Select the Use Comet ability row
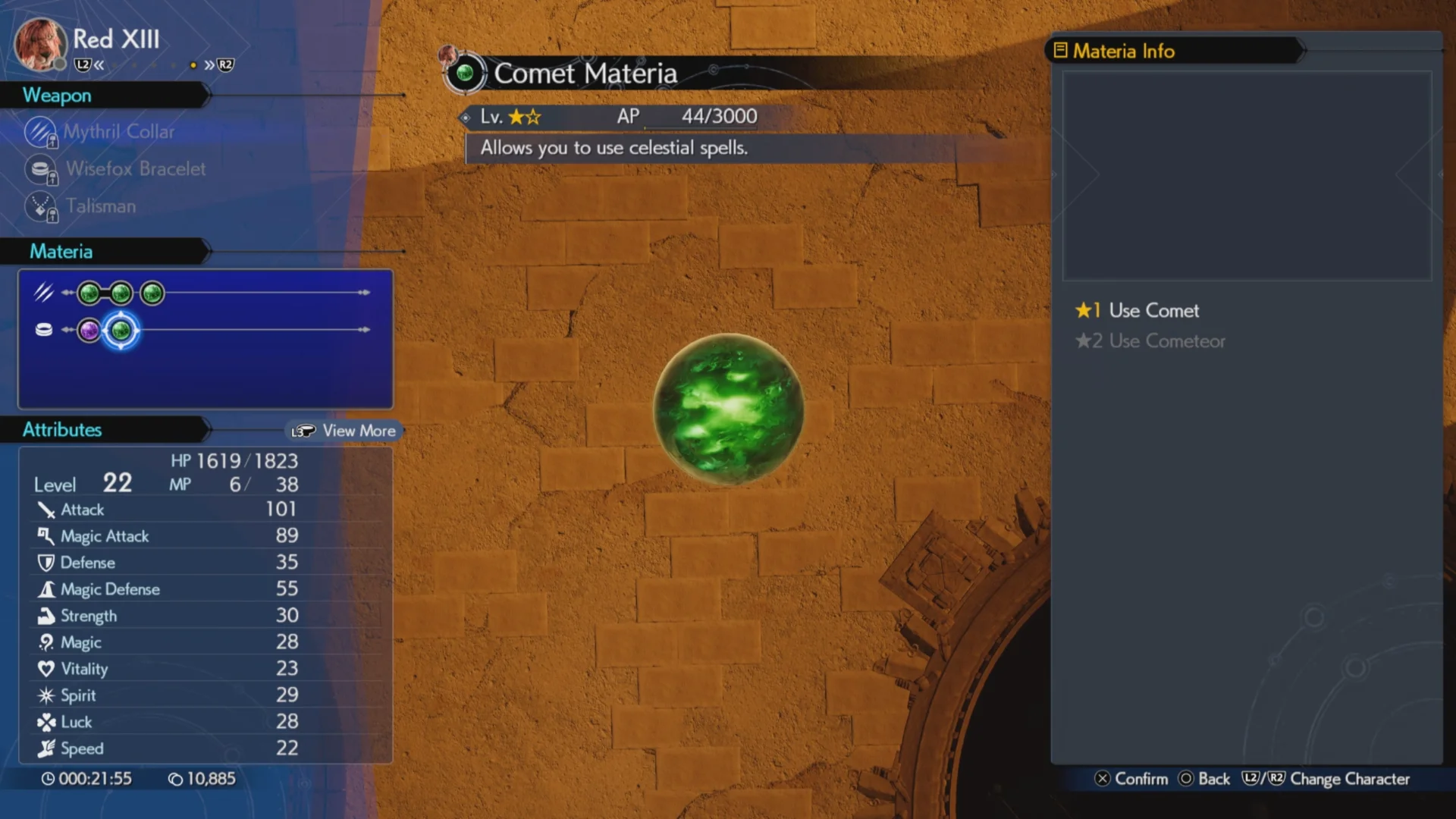 point(1153,311)
